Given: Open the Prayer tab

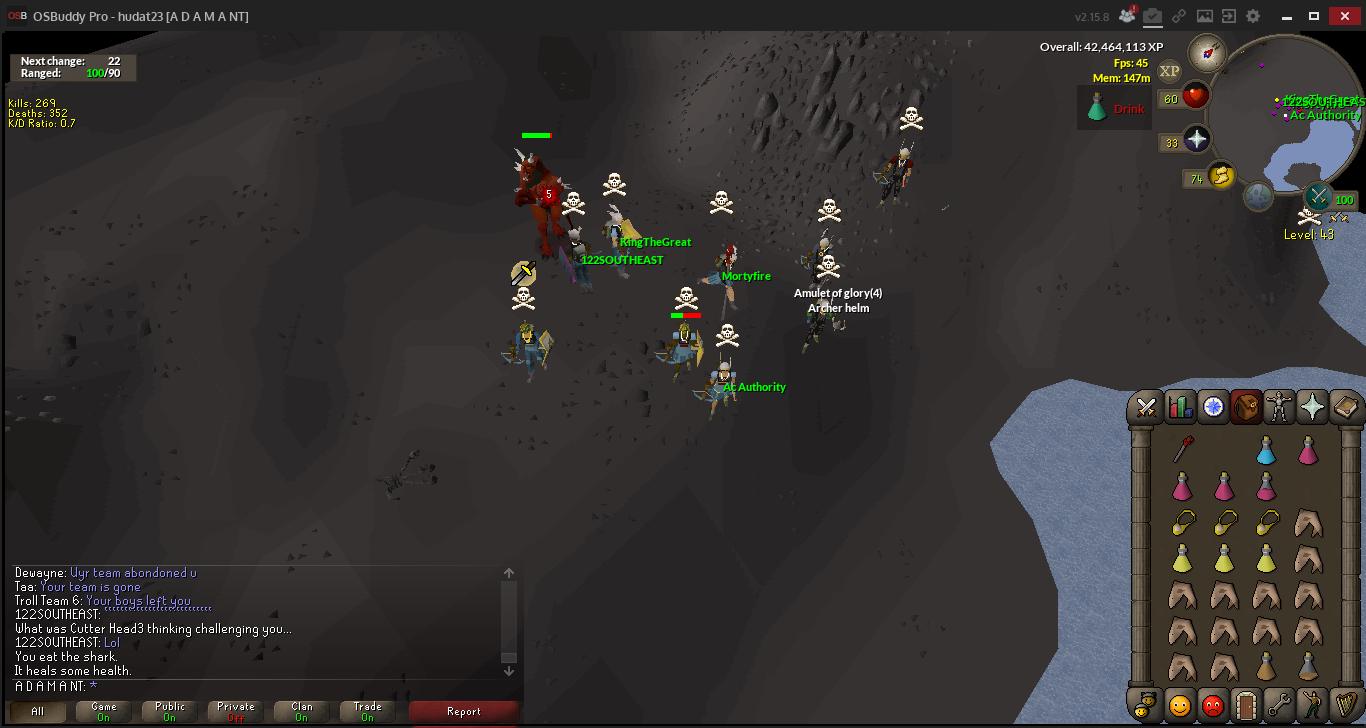Looking at the screenshot, I should point(1312,406).
